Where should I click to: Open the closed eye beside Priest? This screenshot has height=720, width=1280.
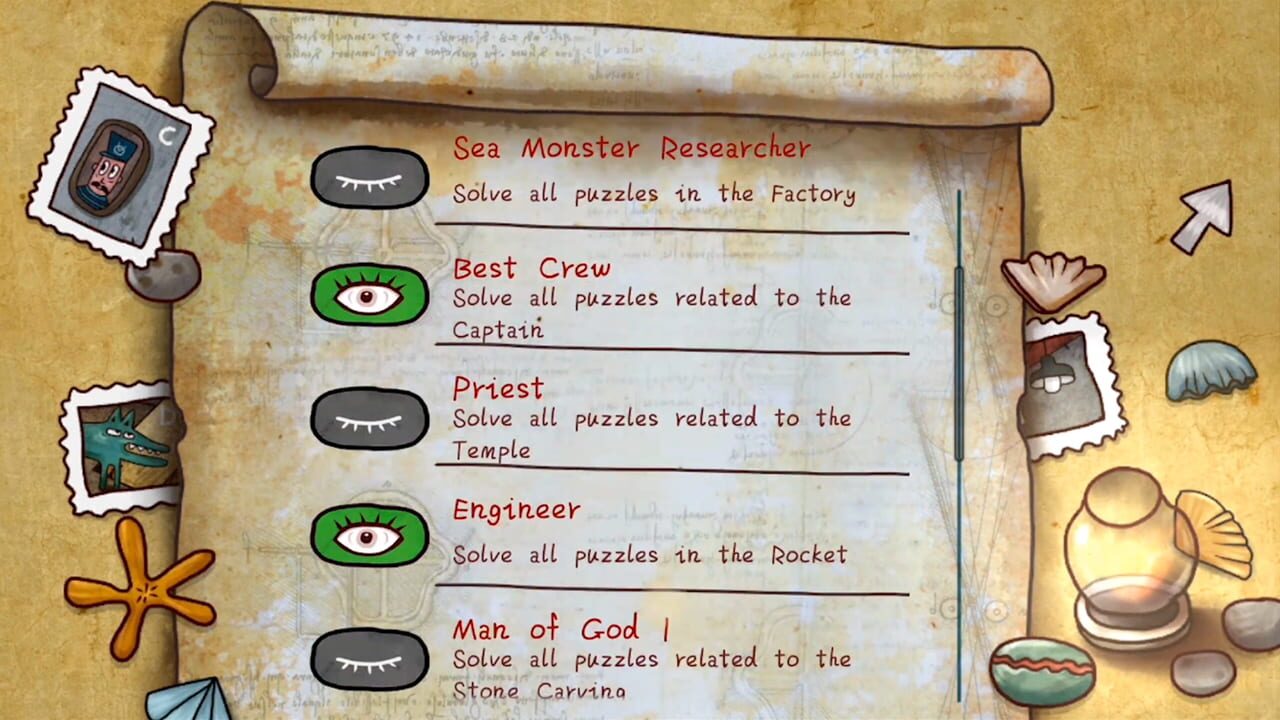[x=370, y=418]
